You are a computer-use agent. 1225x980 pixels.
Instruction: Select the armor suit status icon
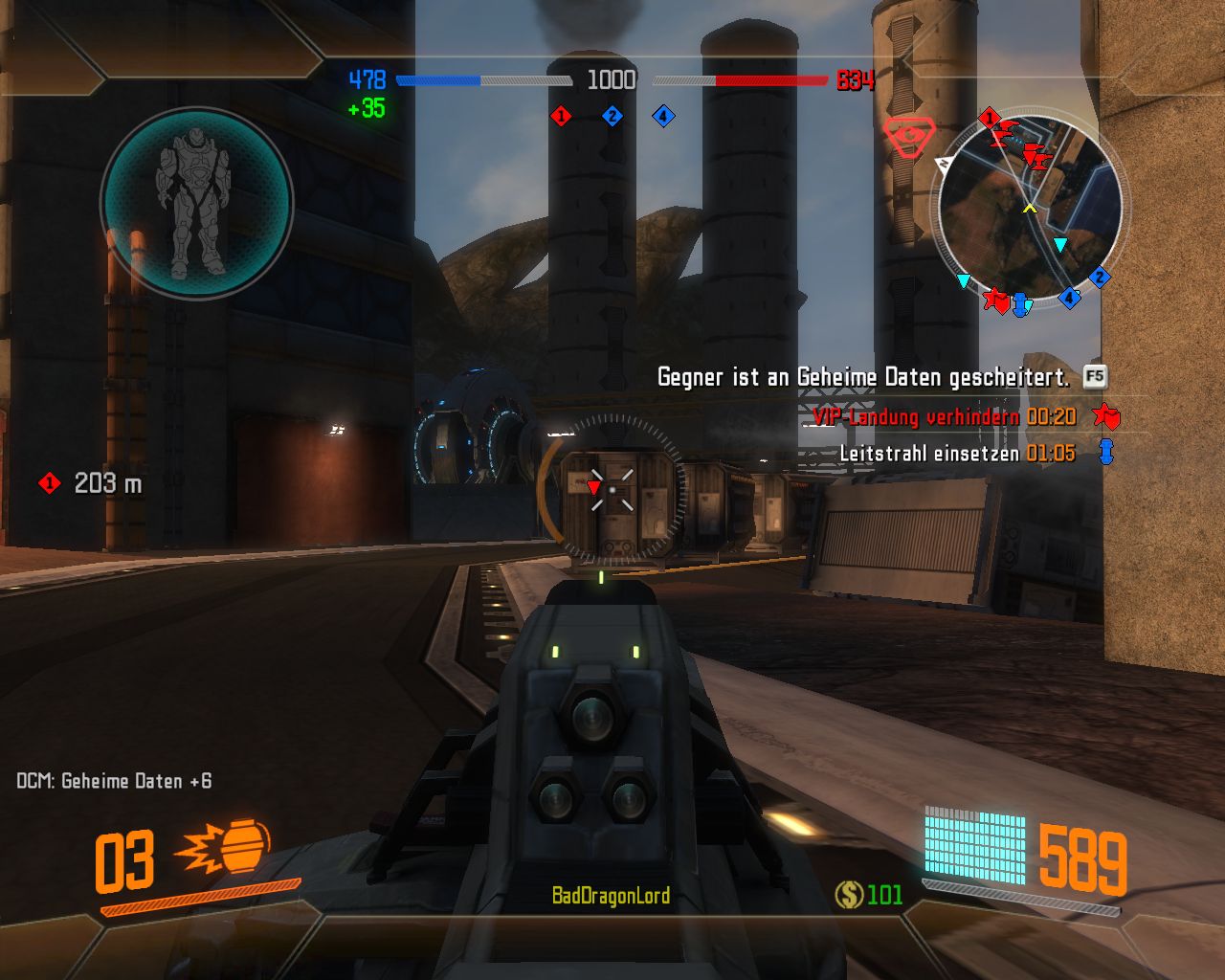click(x=196, y=203)
